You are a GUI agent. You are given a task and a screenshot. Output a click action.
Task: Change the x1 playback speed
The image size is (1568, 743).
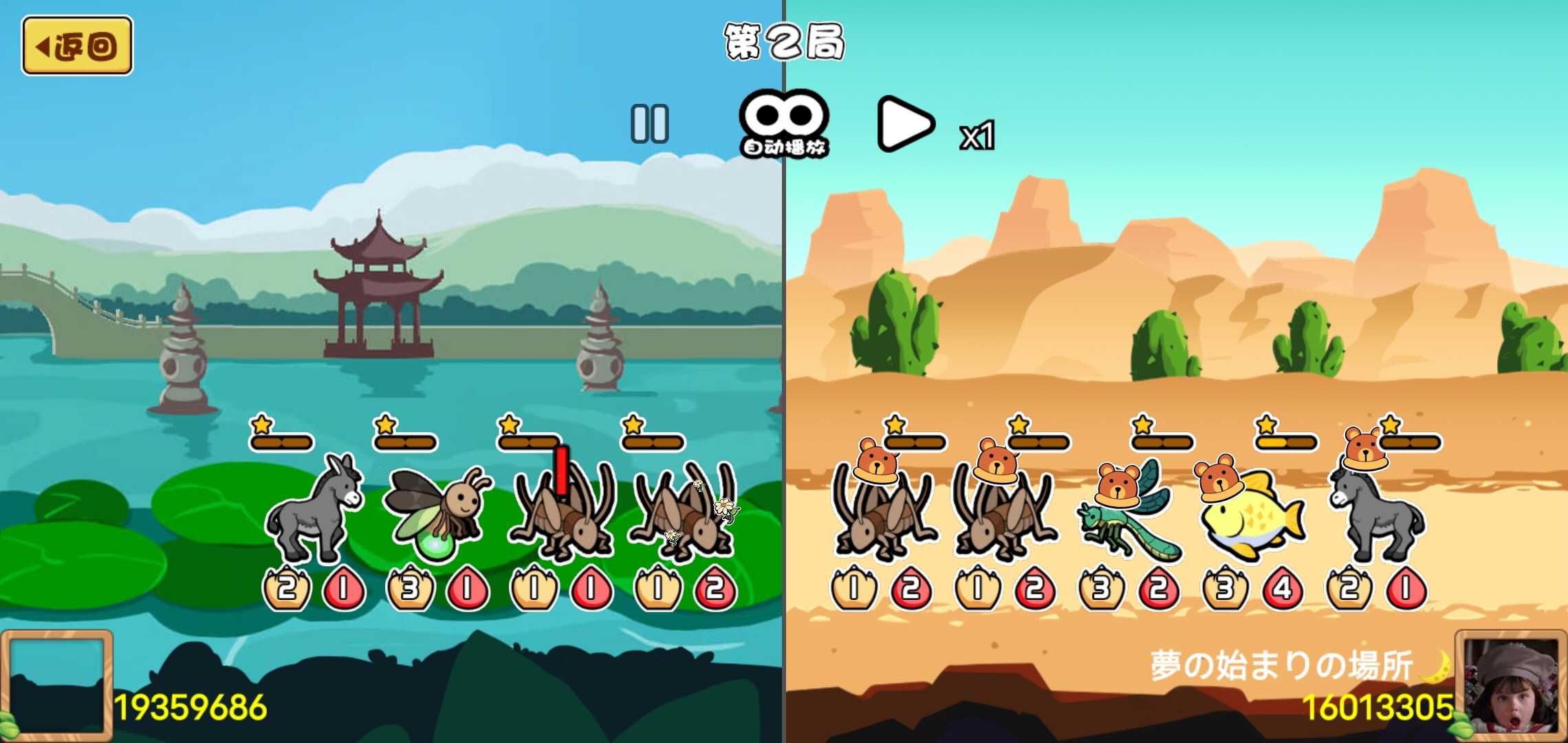coord(977,135)
